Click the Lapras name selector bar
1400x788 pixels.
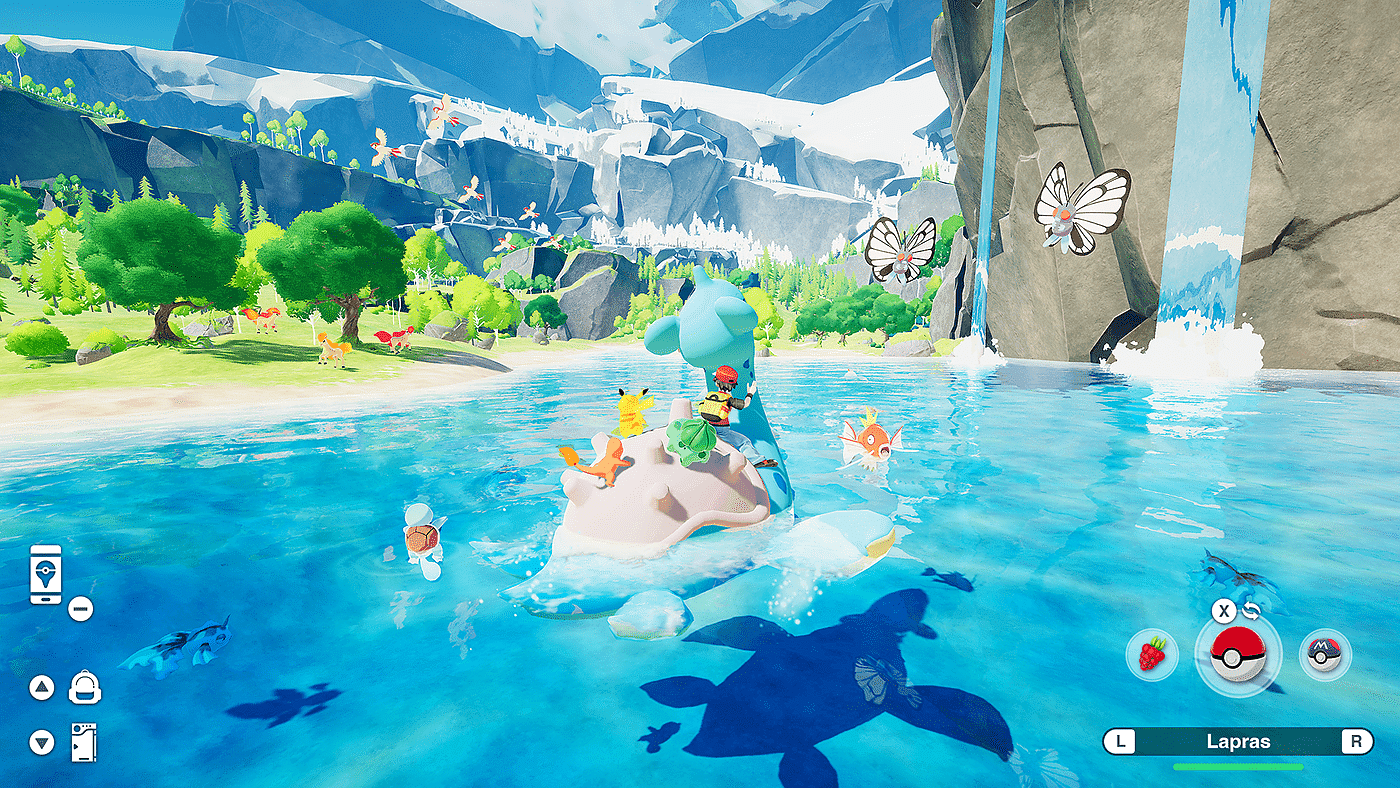tap(1237, 742)
